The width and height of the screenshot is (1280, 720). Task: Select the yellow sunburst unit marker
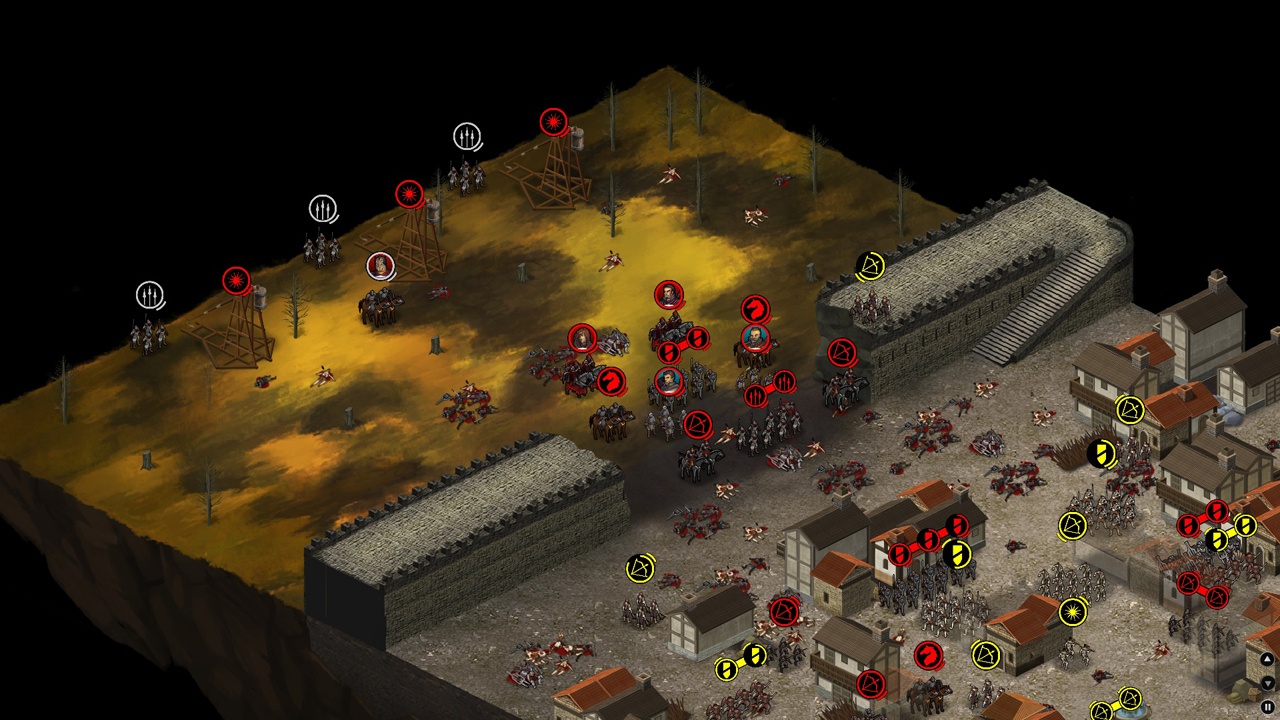coord(1073,611)
